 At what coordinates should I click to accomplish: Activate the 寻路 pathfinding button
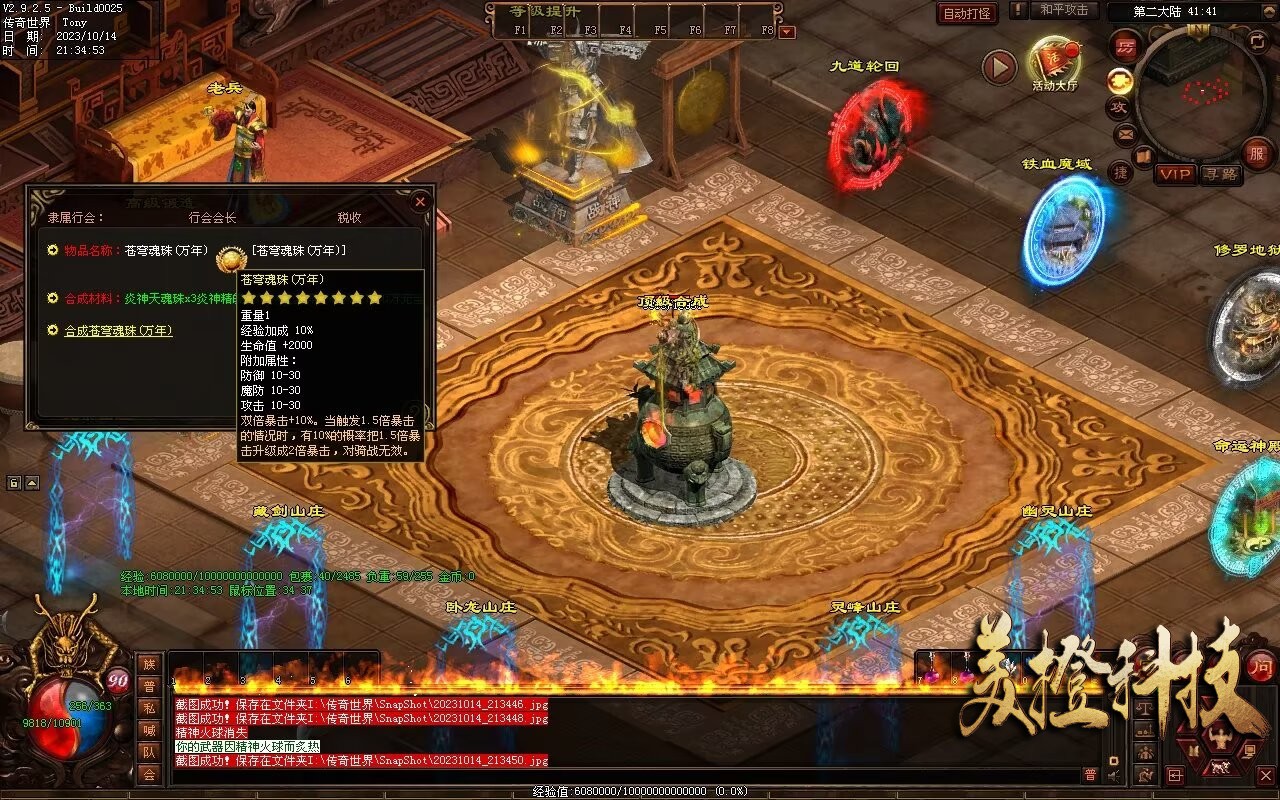1220,174
